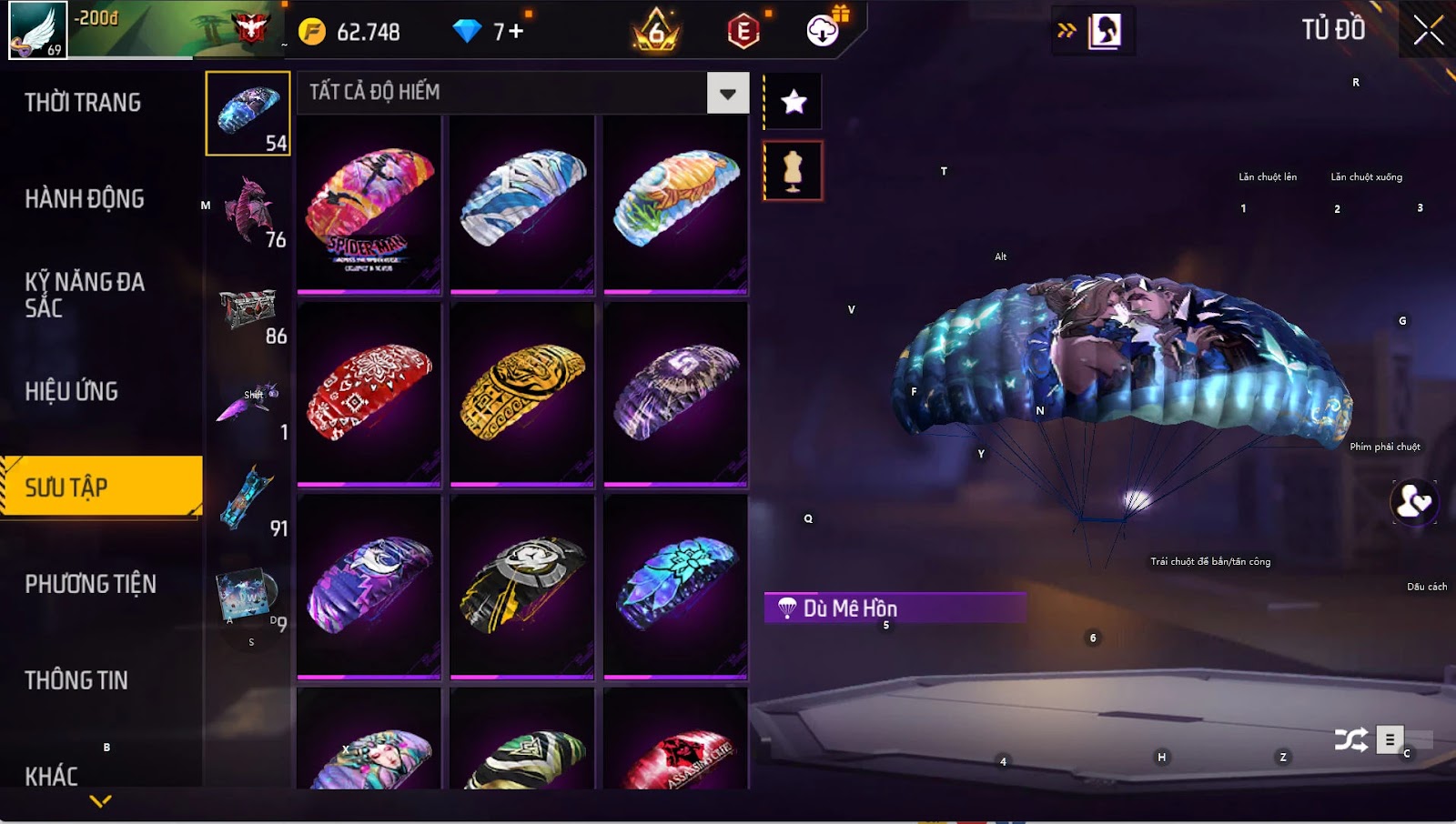Image resolution: width=1456 pixels, height=824 pixels.
Task: Go to the Thông Tin section
Action: point(76,680)
